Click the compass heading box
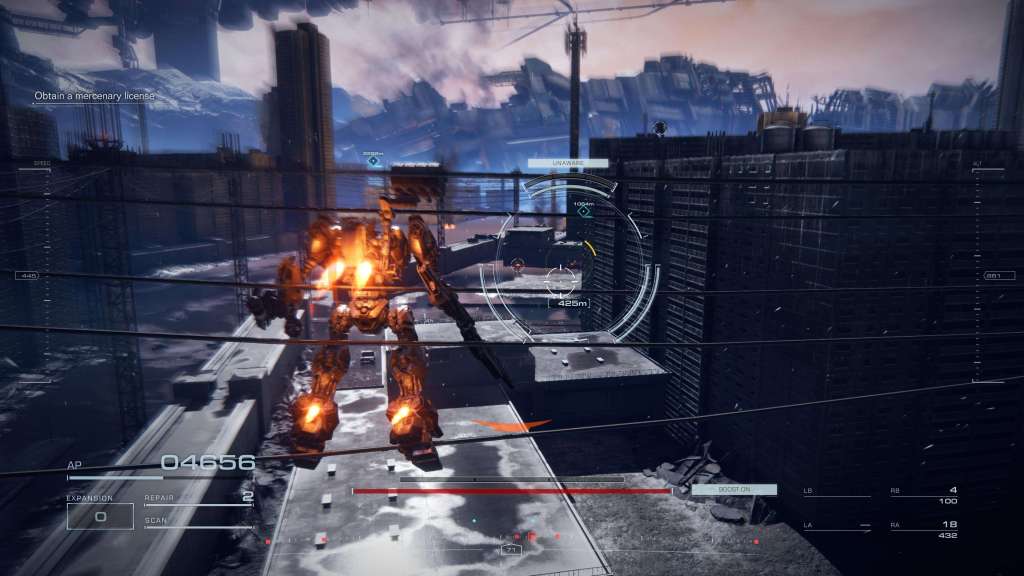The height and width of the screenshot is (576, 1024). coord(511,550)
